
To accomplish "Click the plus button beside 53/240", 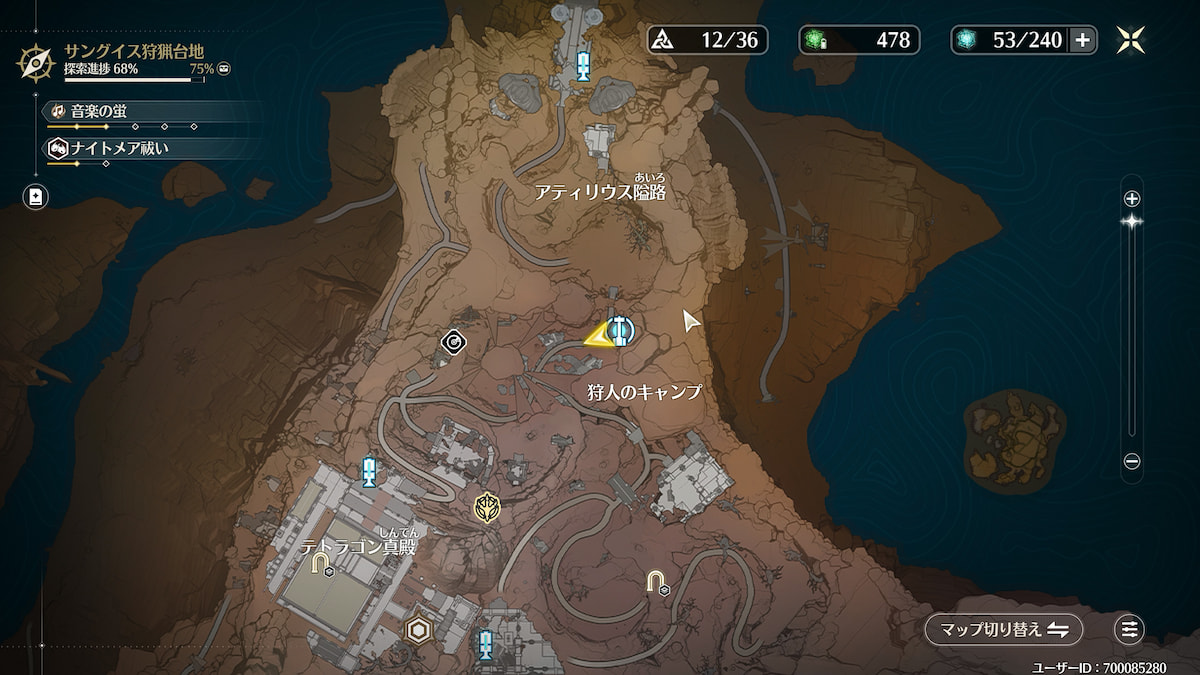I will [1081, 40].
